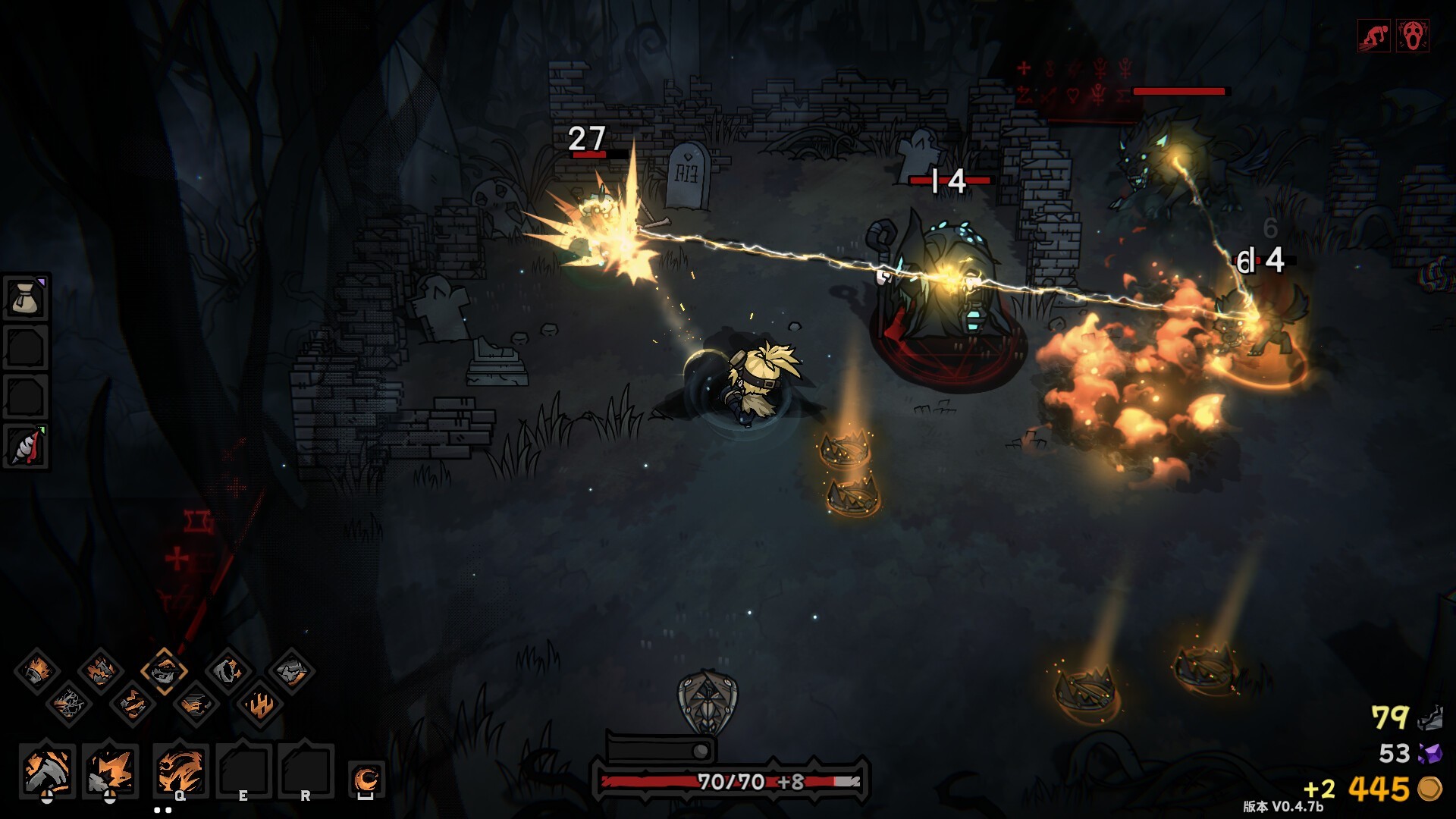The image size is (1456, 819).
Task: Click the purple crystal currency icon
Action: (1429, 753)
